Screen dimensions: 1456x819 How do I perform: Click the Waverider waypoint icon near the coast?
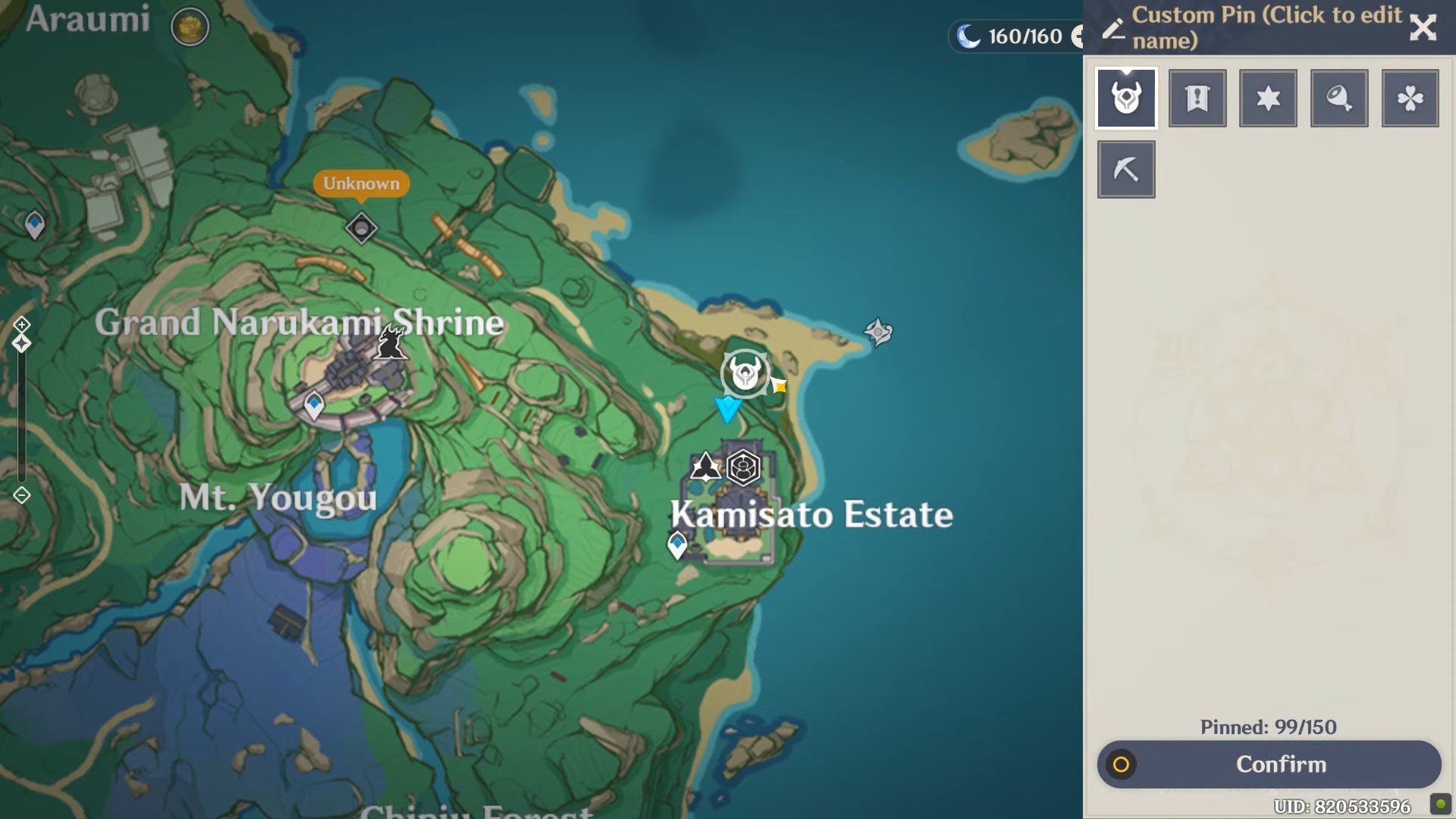[877, 332]
